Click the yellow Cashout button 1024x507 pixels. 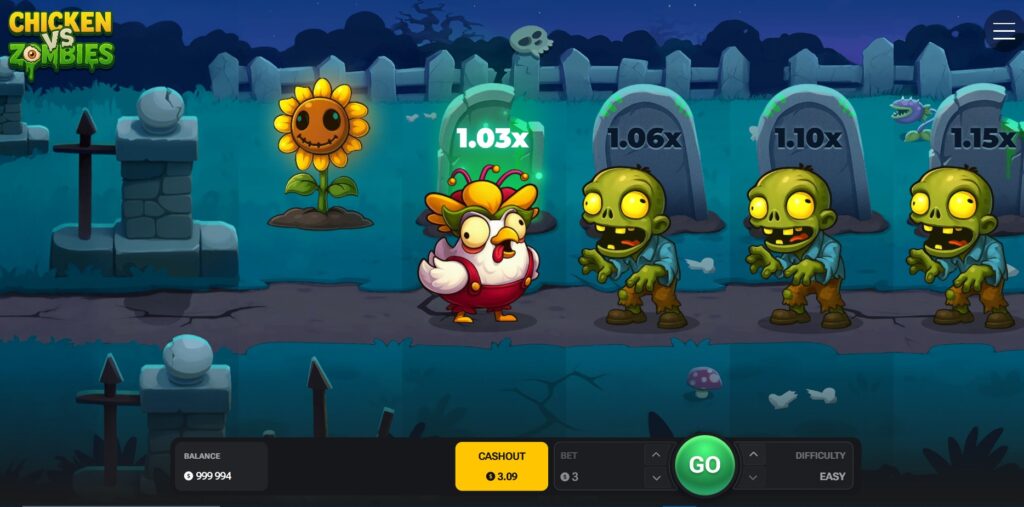pyautogui.click(x=501, y=466)
